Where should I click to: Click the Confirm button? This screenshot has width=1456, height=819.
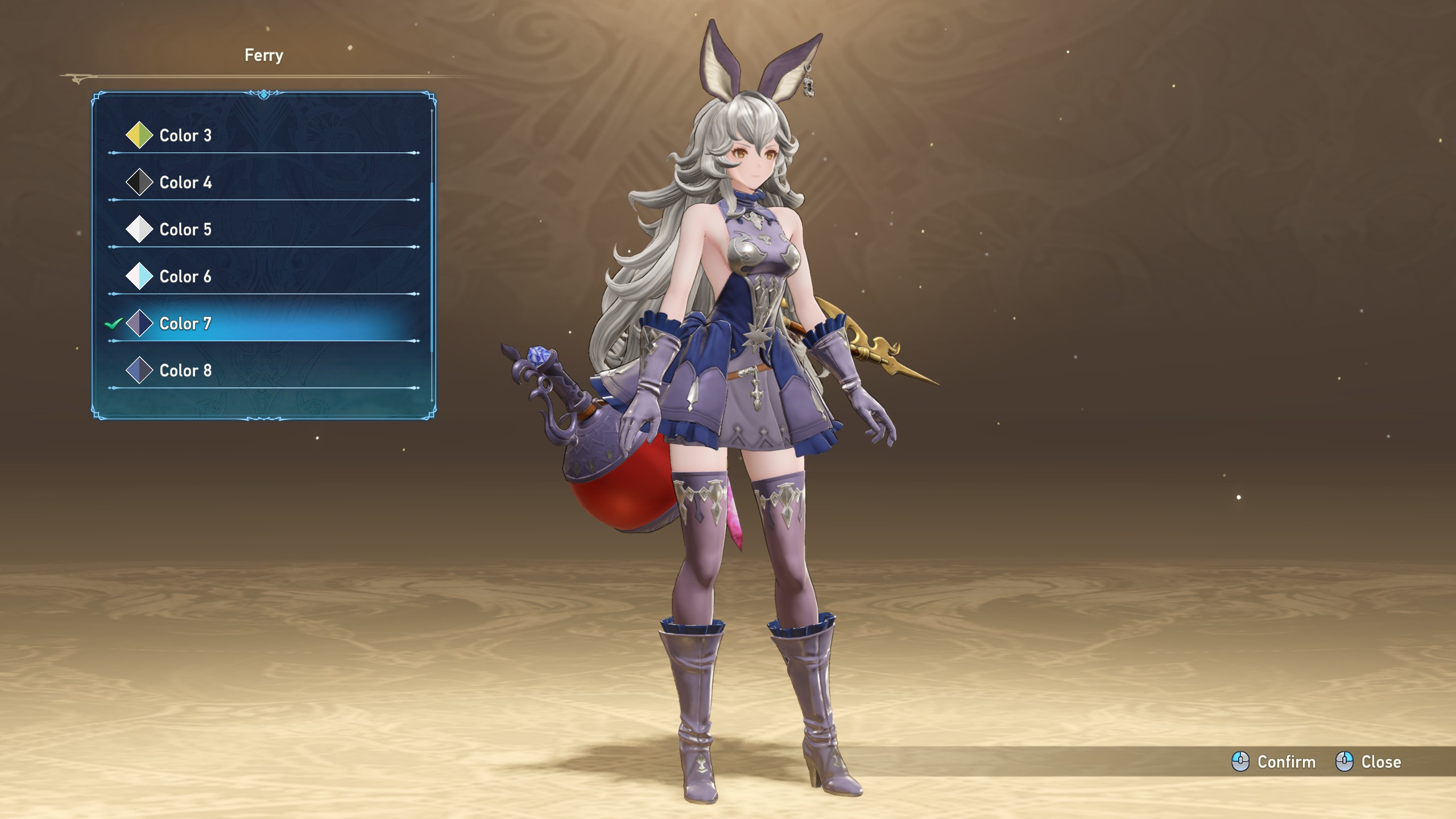click(1274, 762)
